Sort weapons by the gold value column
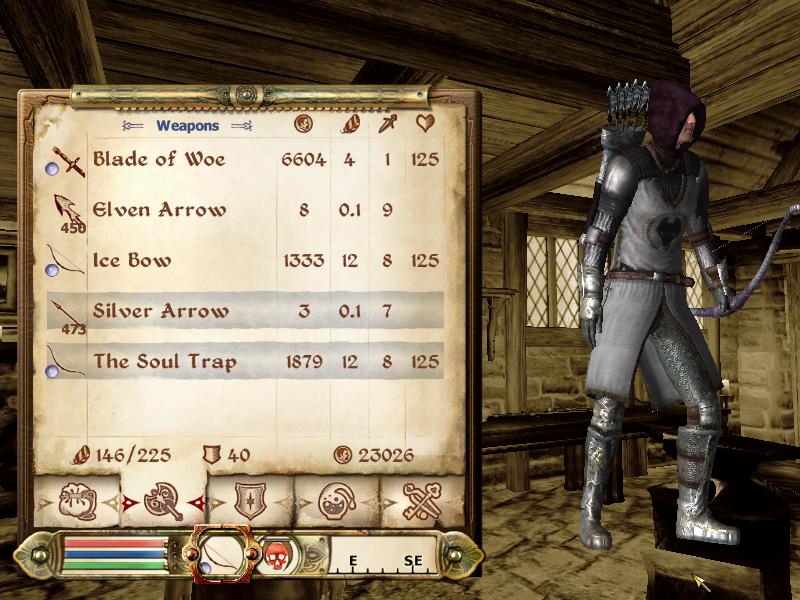The width and height of the screenshot is (800, 600). click(304, 125)
